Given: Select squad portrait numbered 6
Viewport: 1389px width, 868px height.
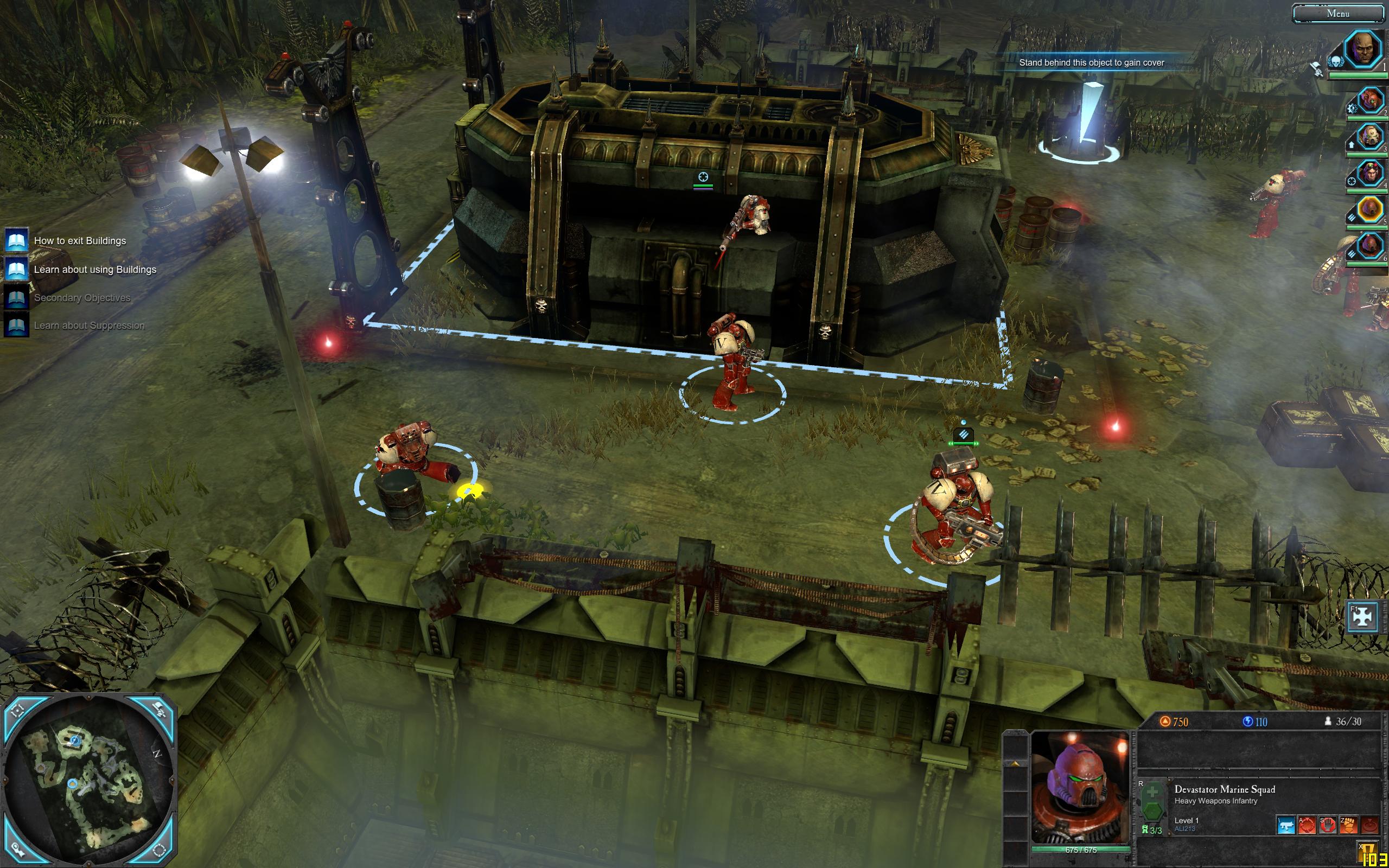Looking at the screenshot, I should coord(1369,246).
